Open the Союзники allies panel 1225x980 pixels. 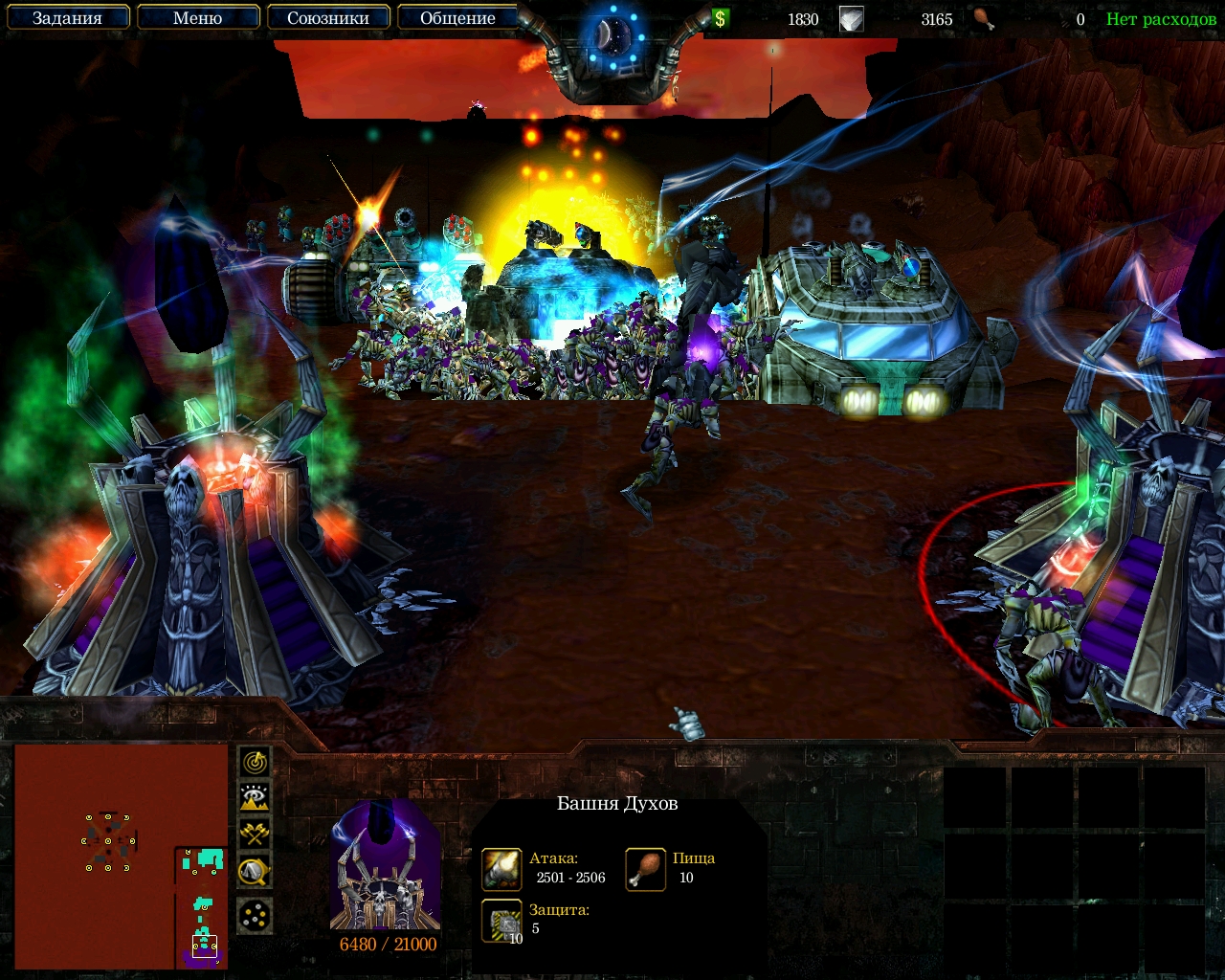pyautogui.click(x=327, y=18)
